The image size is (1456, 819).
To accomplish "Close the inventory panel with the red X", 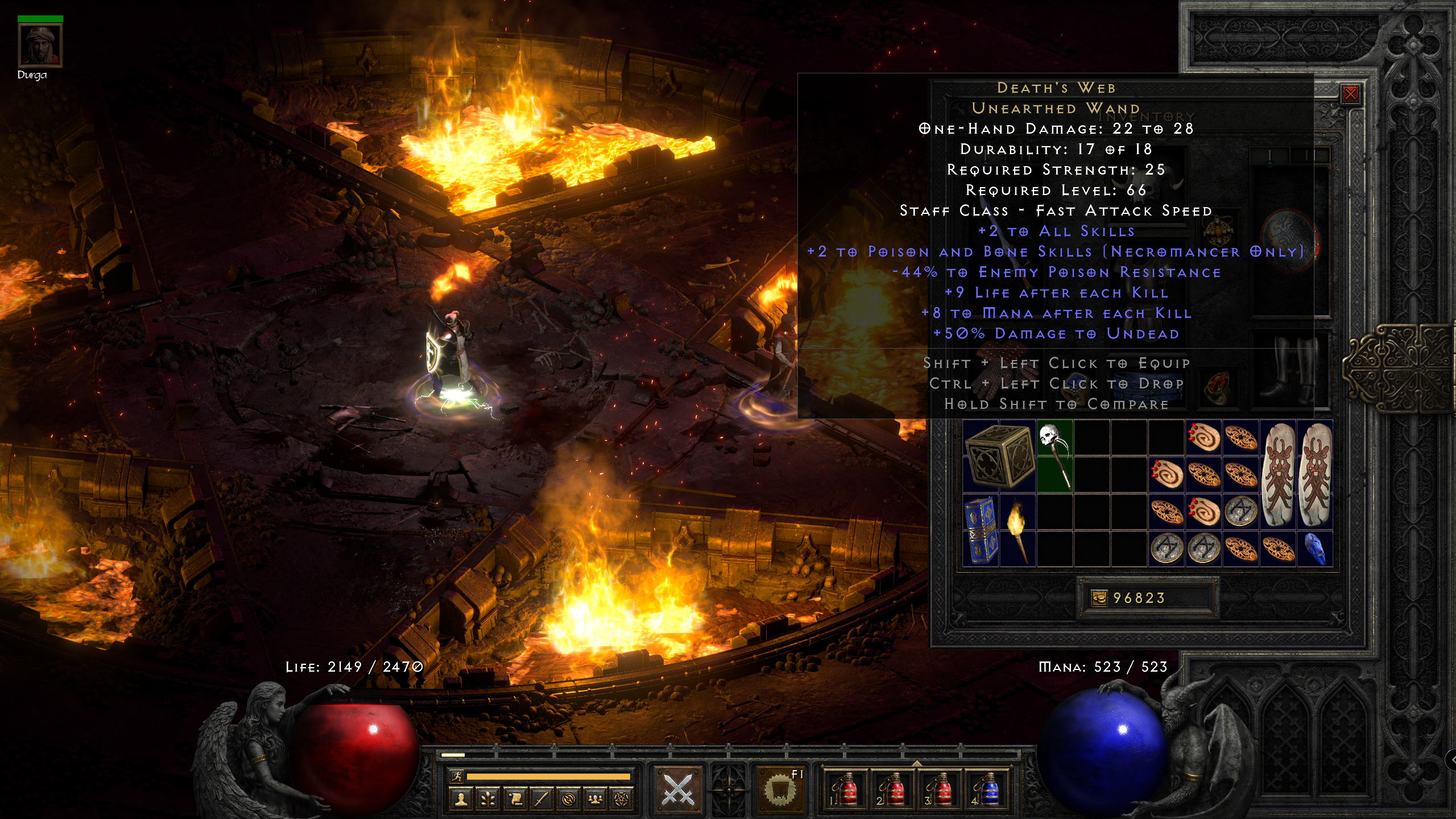I will pyautogui.click(x=1350, y=94).
